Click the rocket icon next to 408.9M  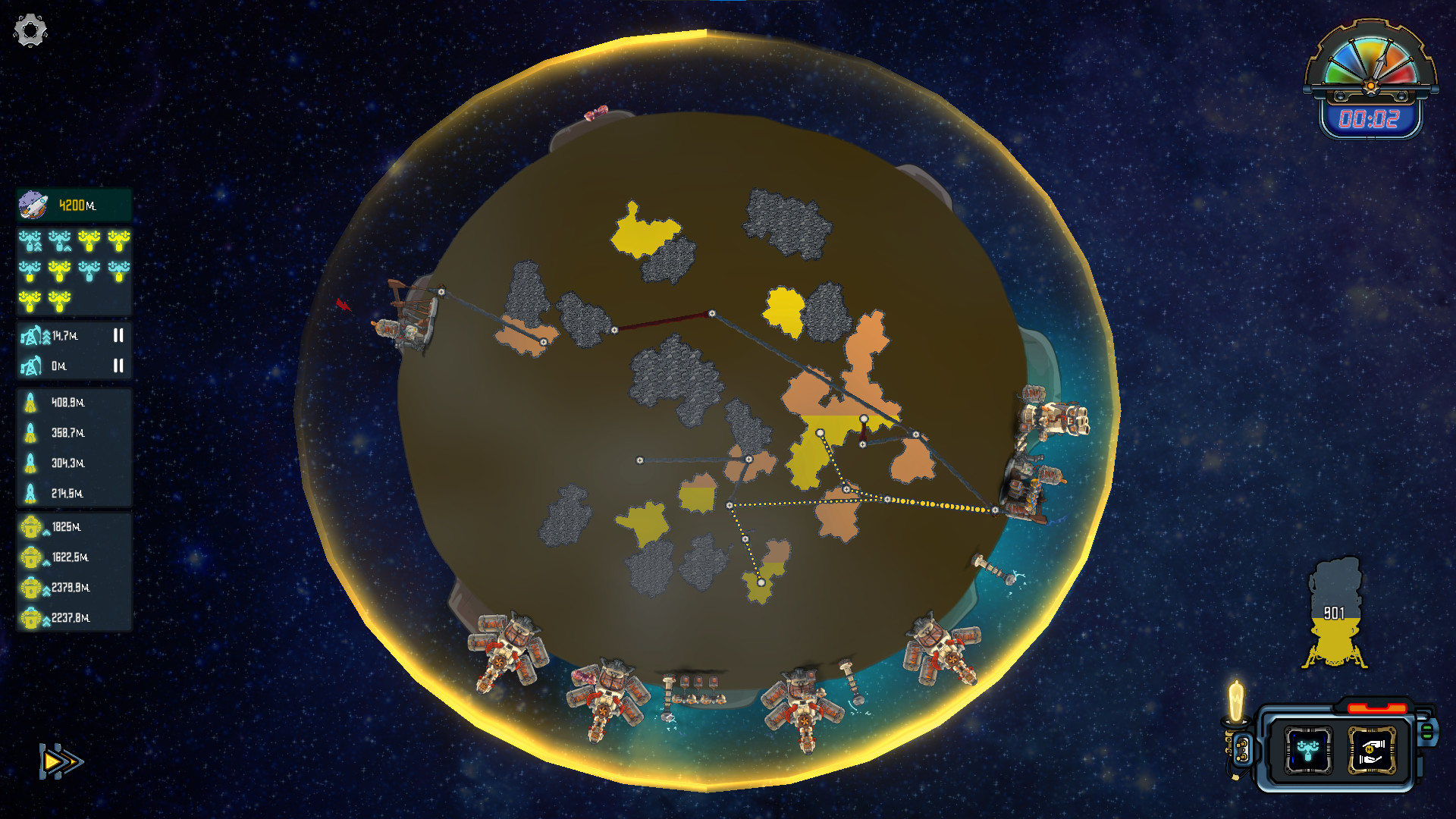coord(30,403)
